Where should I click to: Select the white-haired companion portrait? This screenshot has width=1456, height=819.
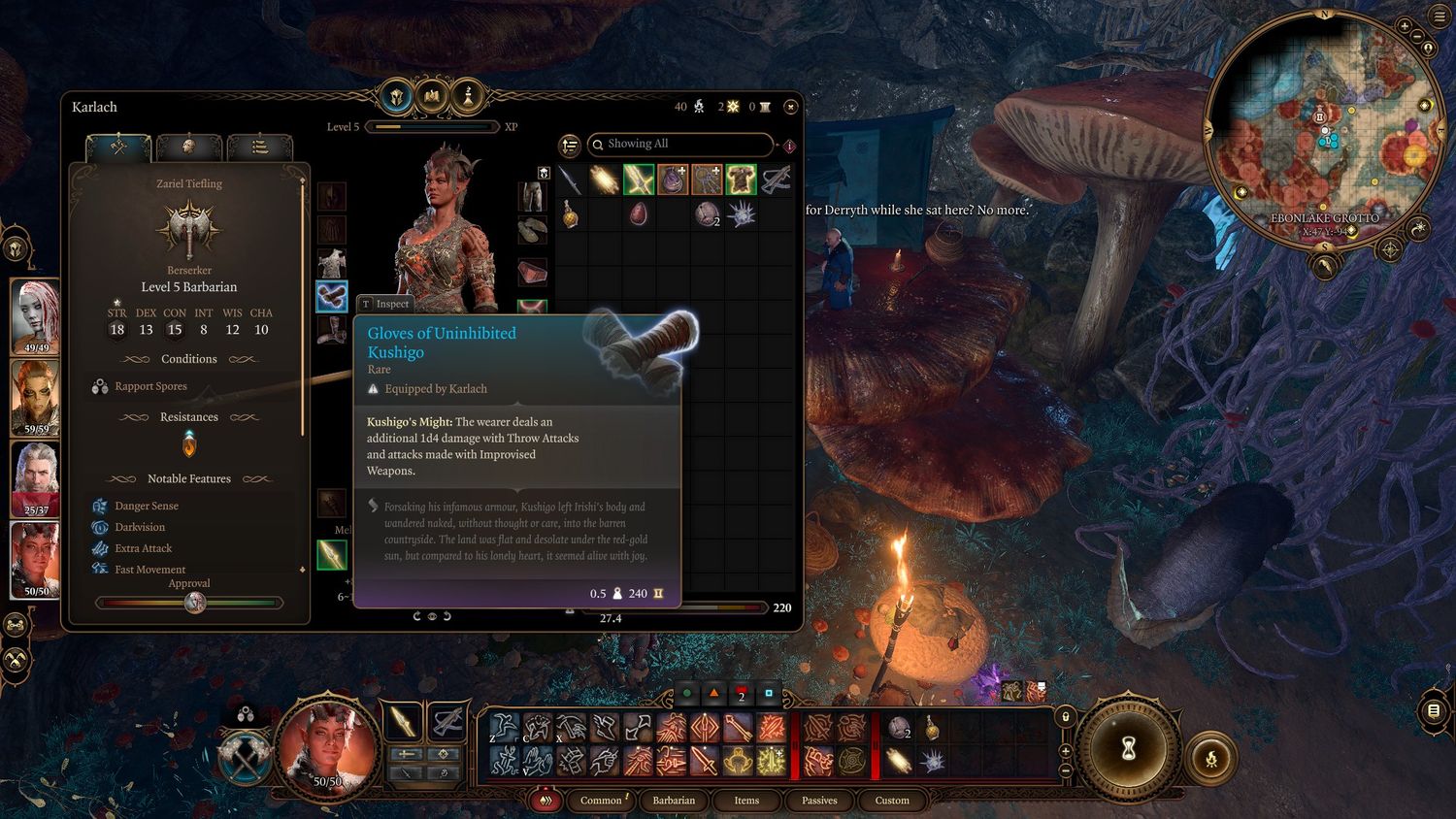[36, 477]
